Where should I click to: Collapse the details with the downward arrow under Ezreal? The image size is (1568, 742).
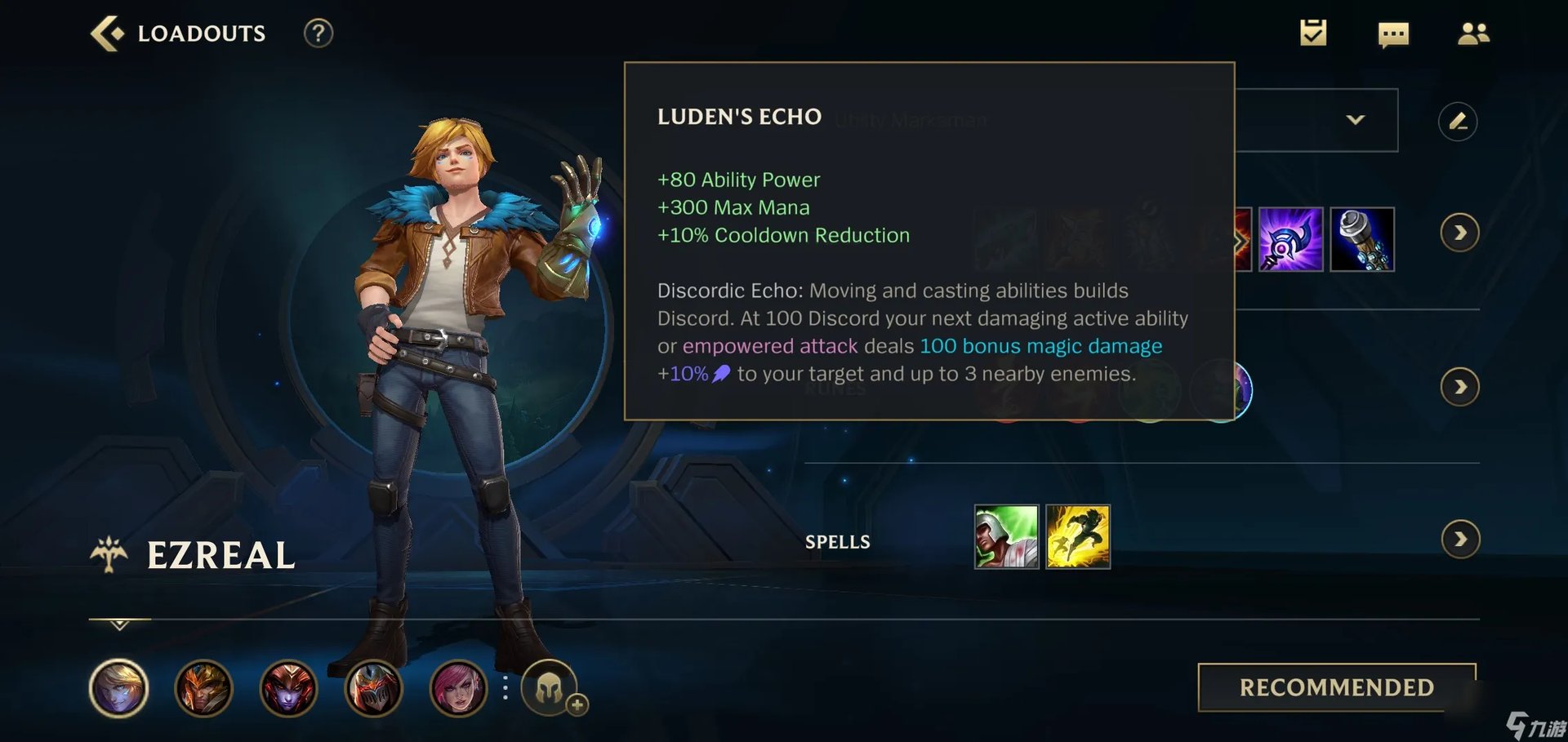point(118,627)
